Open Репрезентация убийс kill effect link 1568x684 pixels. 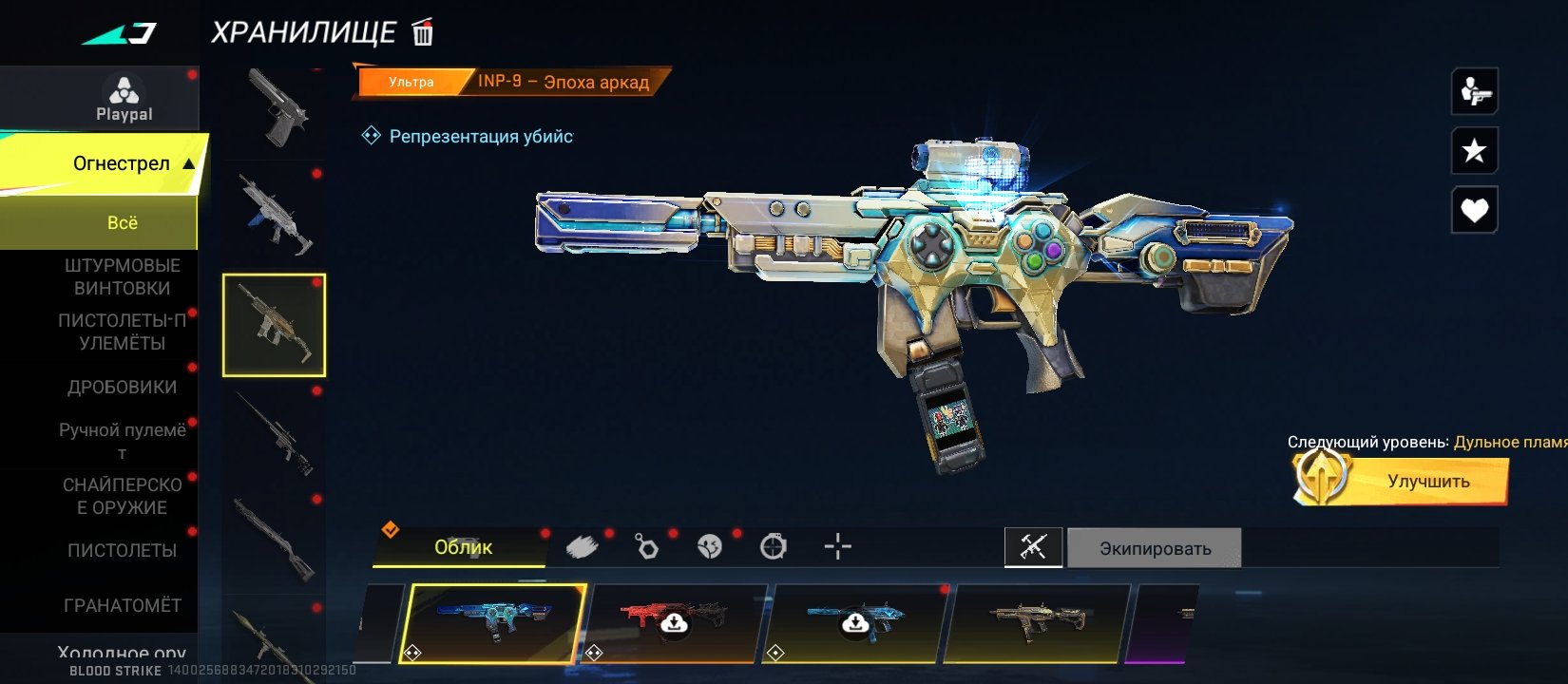480,136
